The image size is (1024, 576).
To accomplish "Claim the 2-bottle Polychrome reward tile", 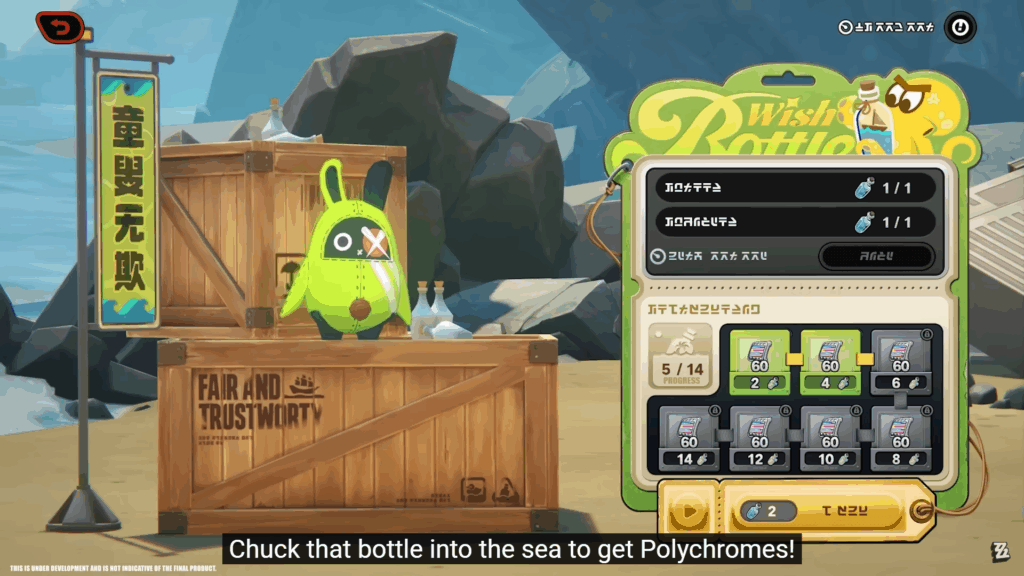I will (x=759, y=361).
